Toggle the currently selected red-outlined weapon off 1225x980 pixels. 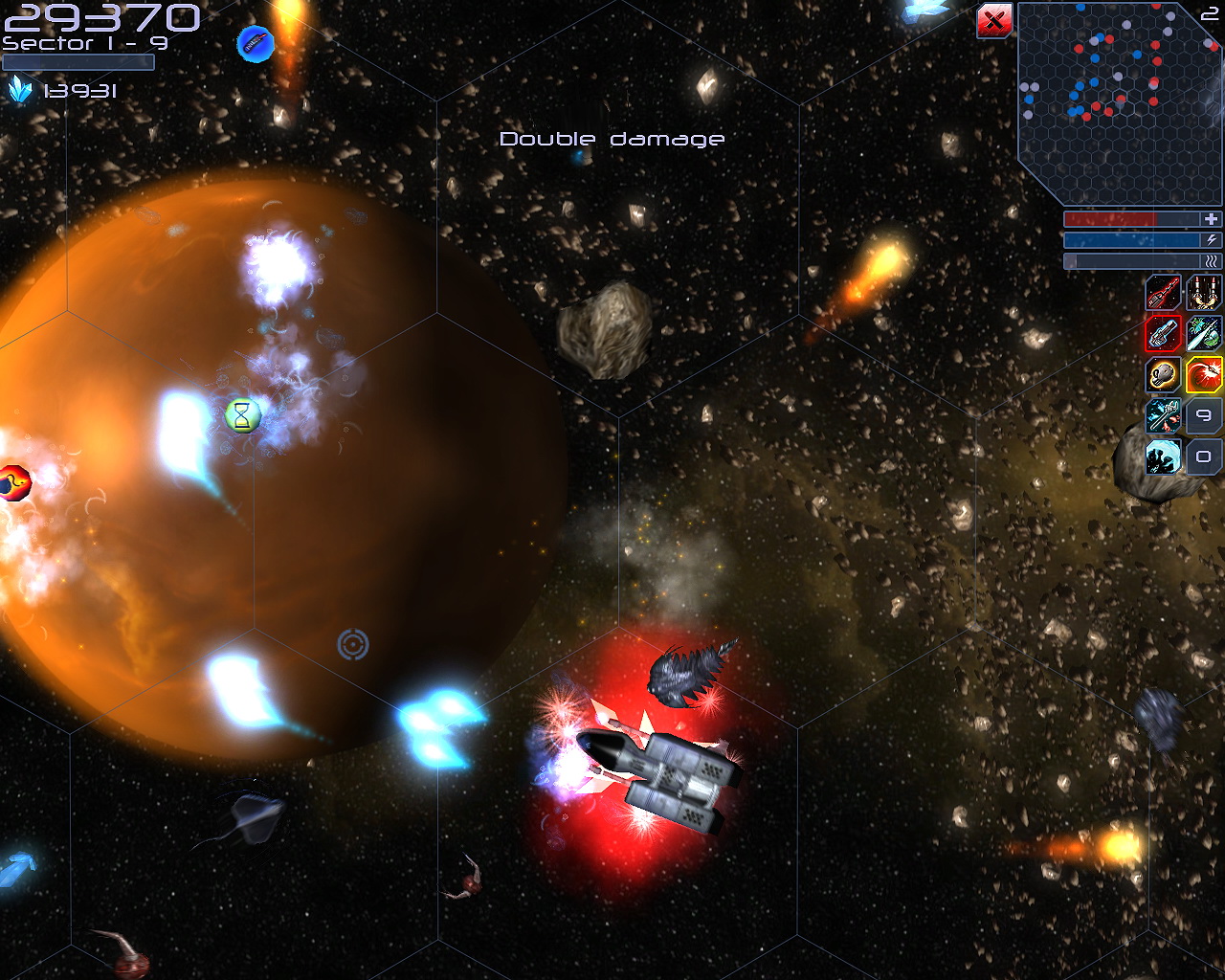(1163, 335)
